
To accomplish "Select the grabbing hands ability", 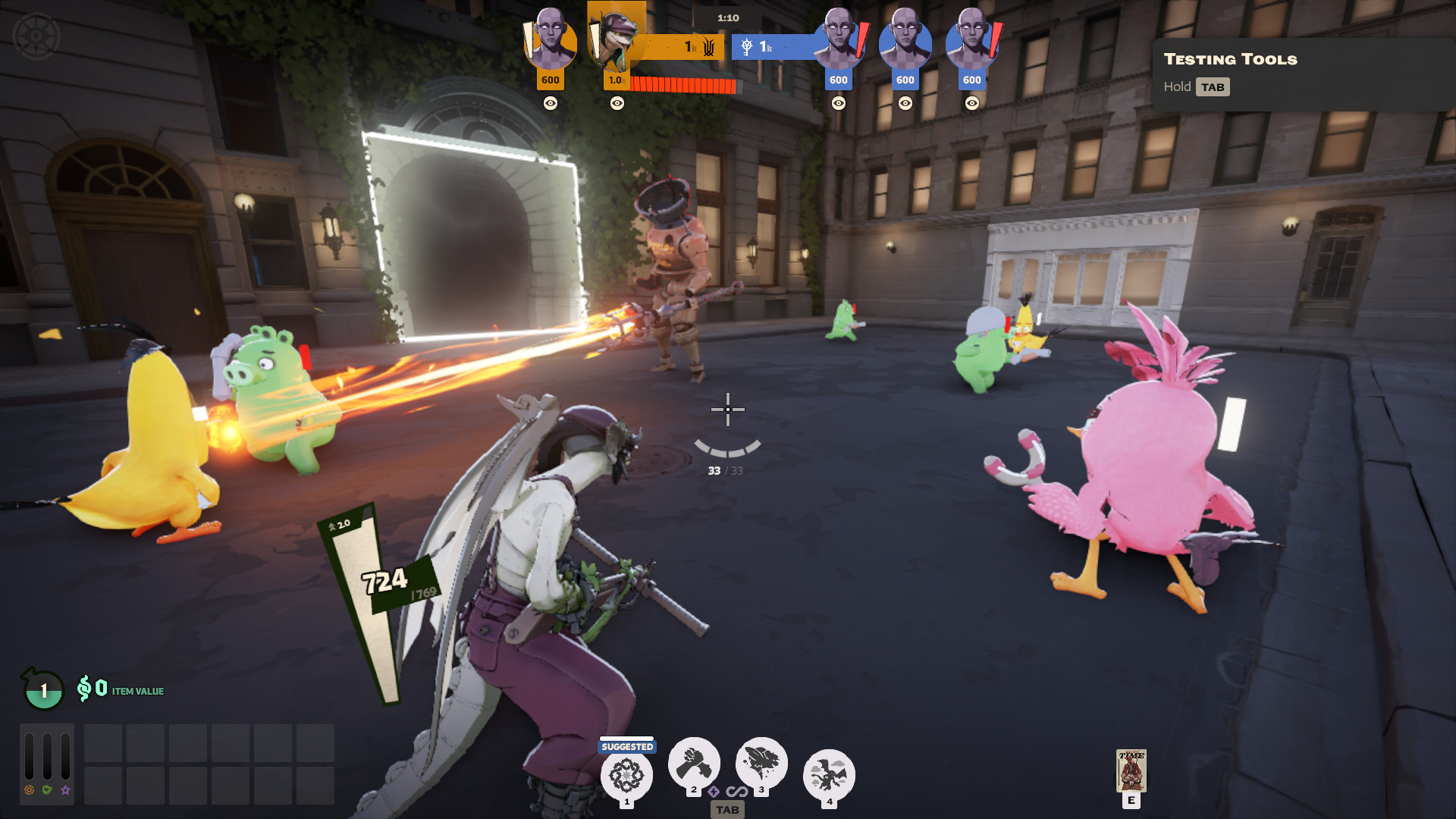I will tap(693, 763).
